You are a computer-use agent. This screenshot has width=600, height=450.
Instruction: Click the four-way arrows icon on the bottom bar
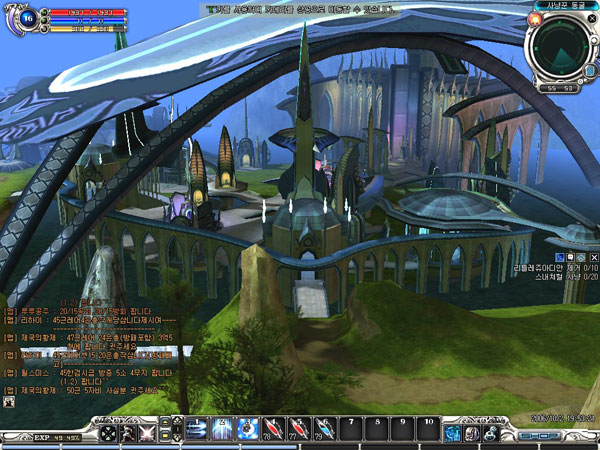[107, 435]
